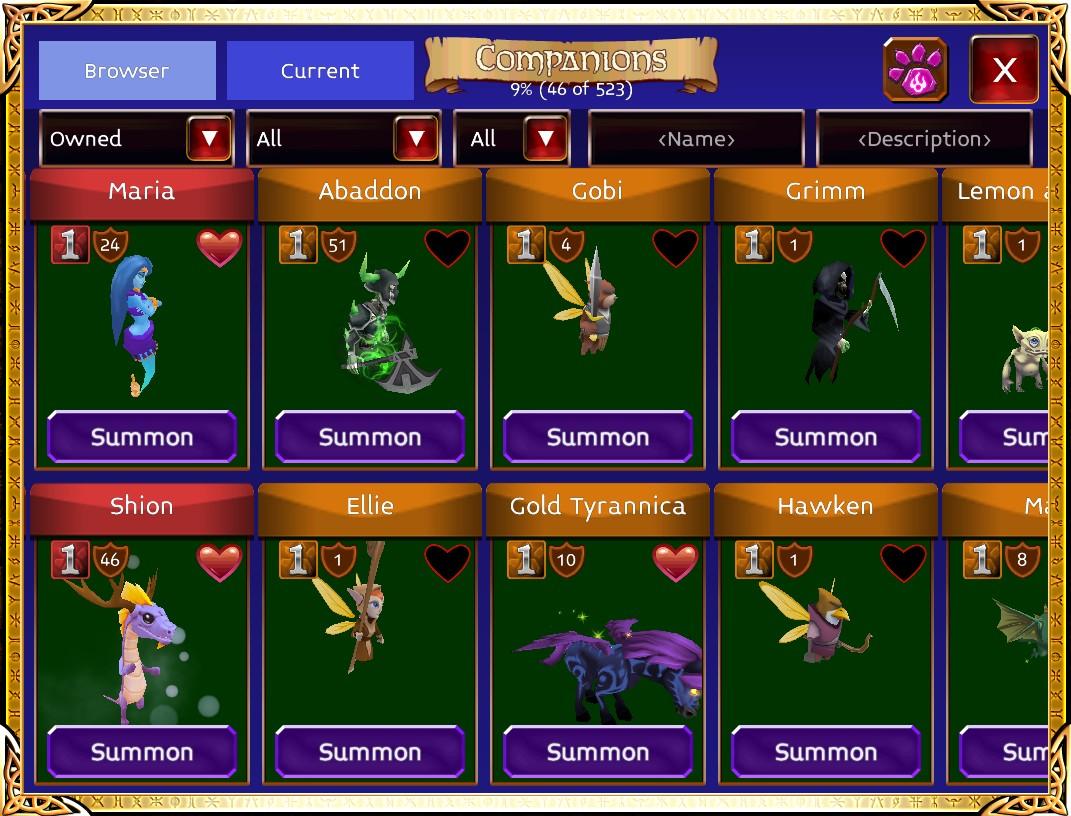Toggle favorite heart on Abaddon
The image size is (1071, 816).
click(447, 247)
